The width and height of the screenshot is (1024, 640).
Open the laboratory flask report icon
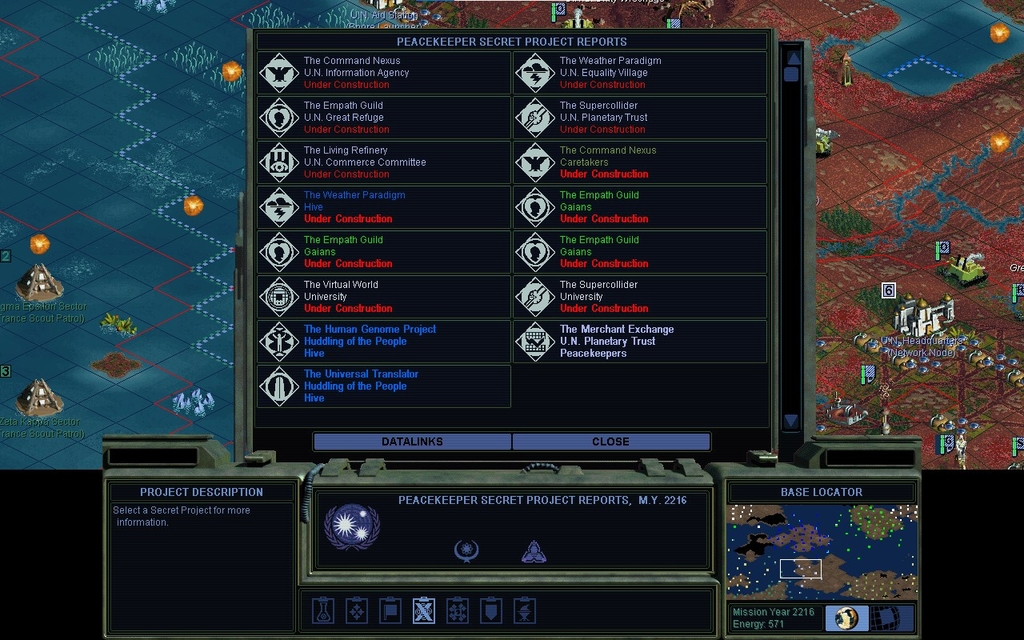[323, 610]
